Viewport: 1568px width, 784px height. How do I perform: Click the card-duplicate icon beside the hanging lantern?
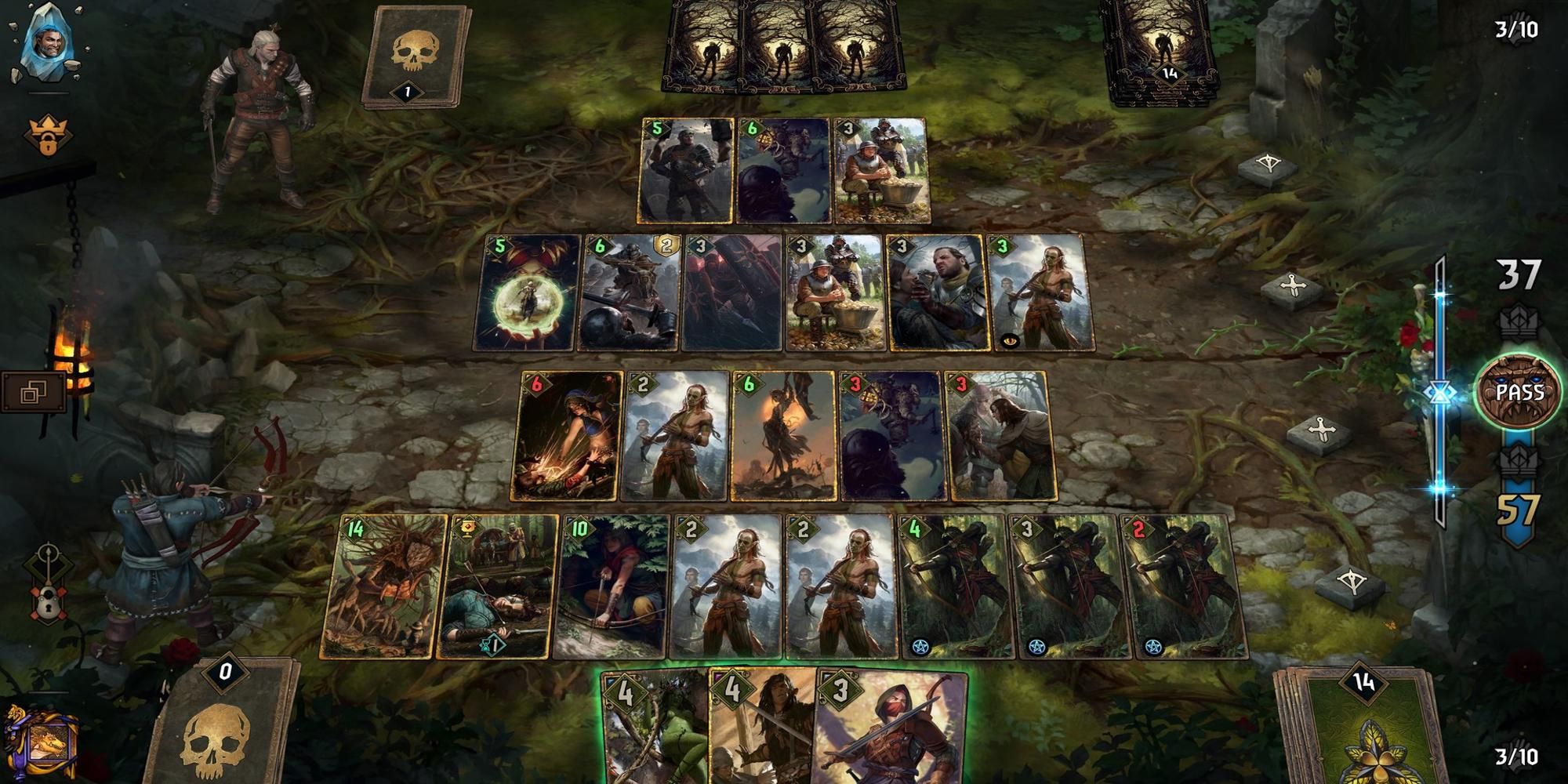click(x=31, y=392)
